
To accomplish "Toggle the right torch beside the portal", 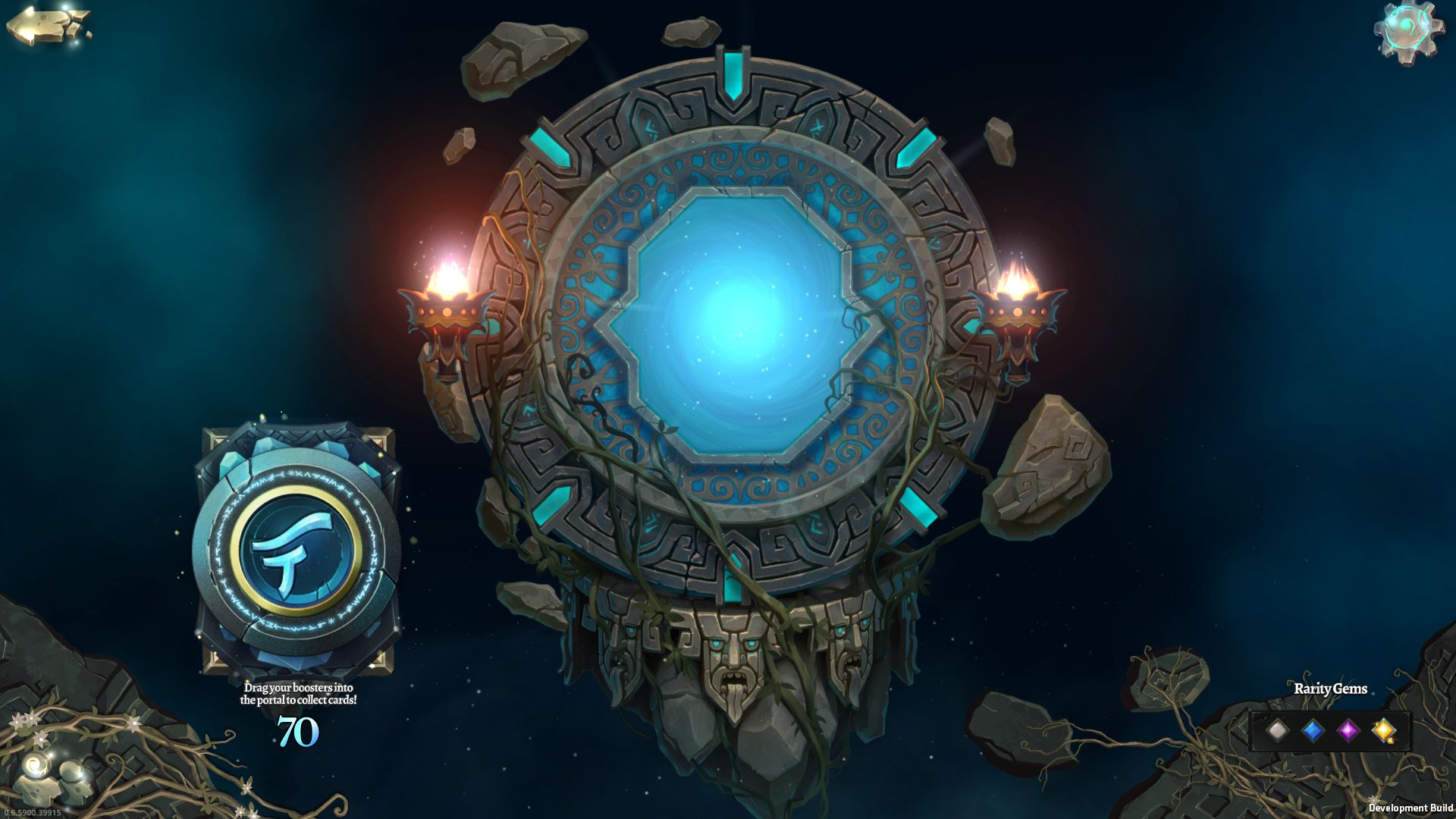I will click(1018, 311).
